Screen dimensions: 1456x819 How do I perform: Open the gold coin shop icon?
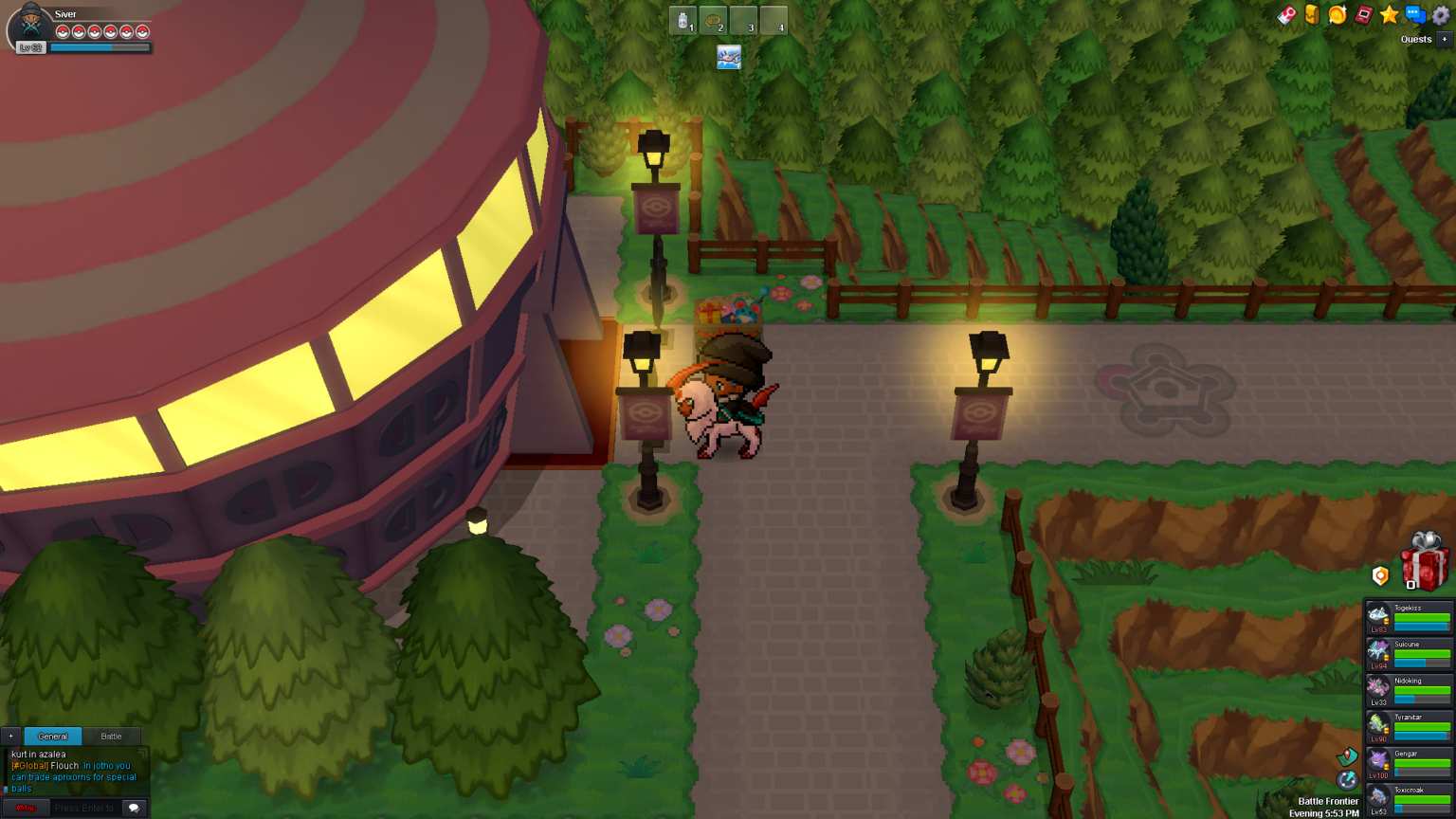(1338, 14)
